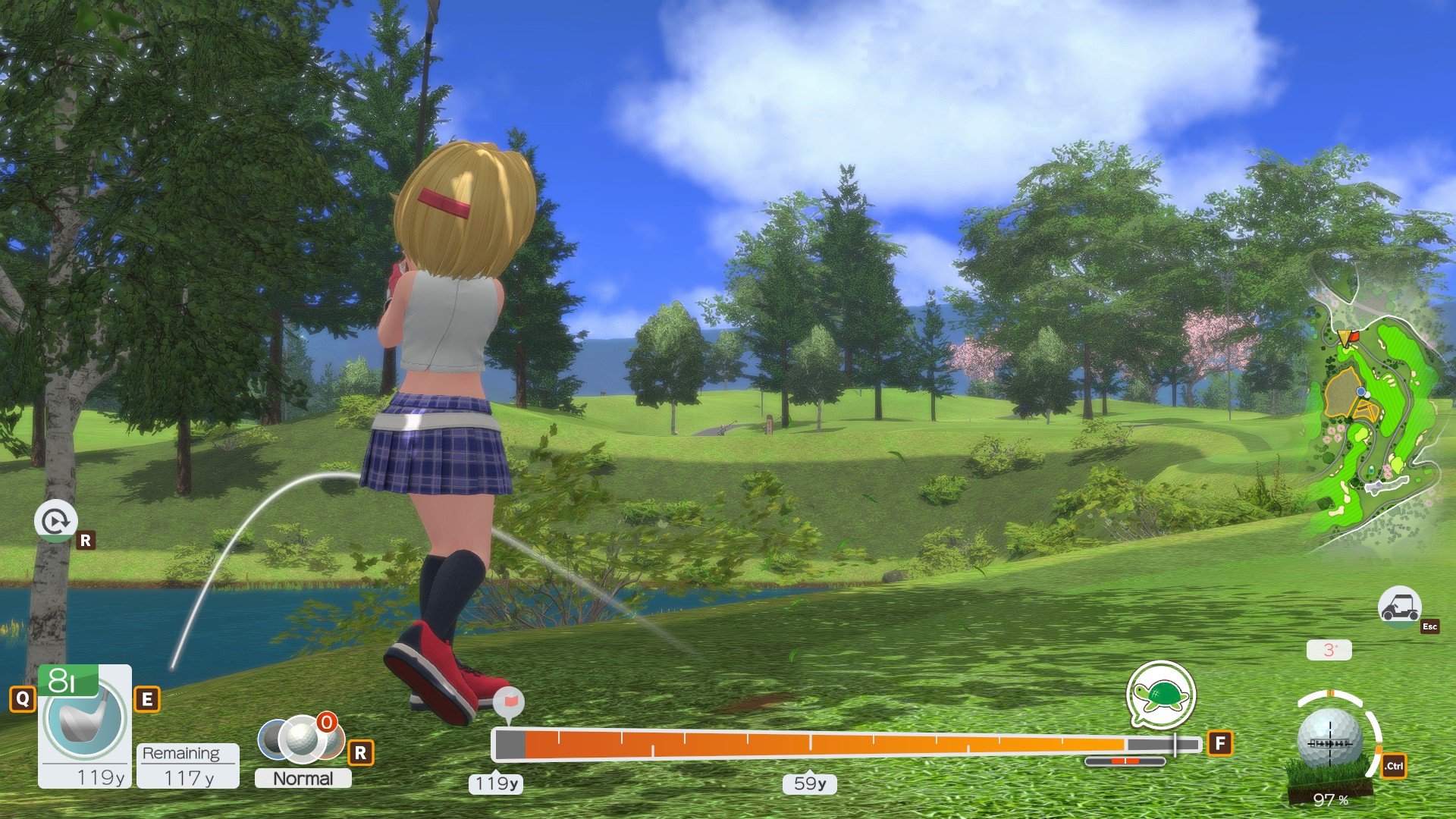Select the turtle speech bubble icon

click(x=1160, y=695)
